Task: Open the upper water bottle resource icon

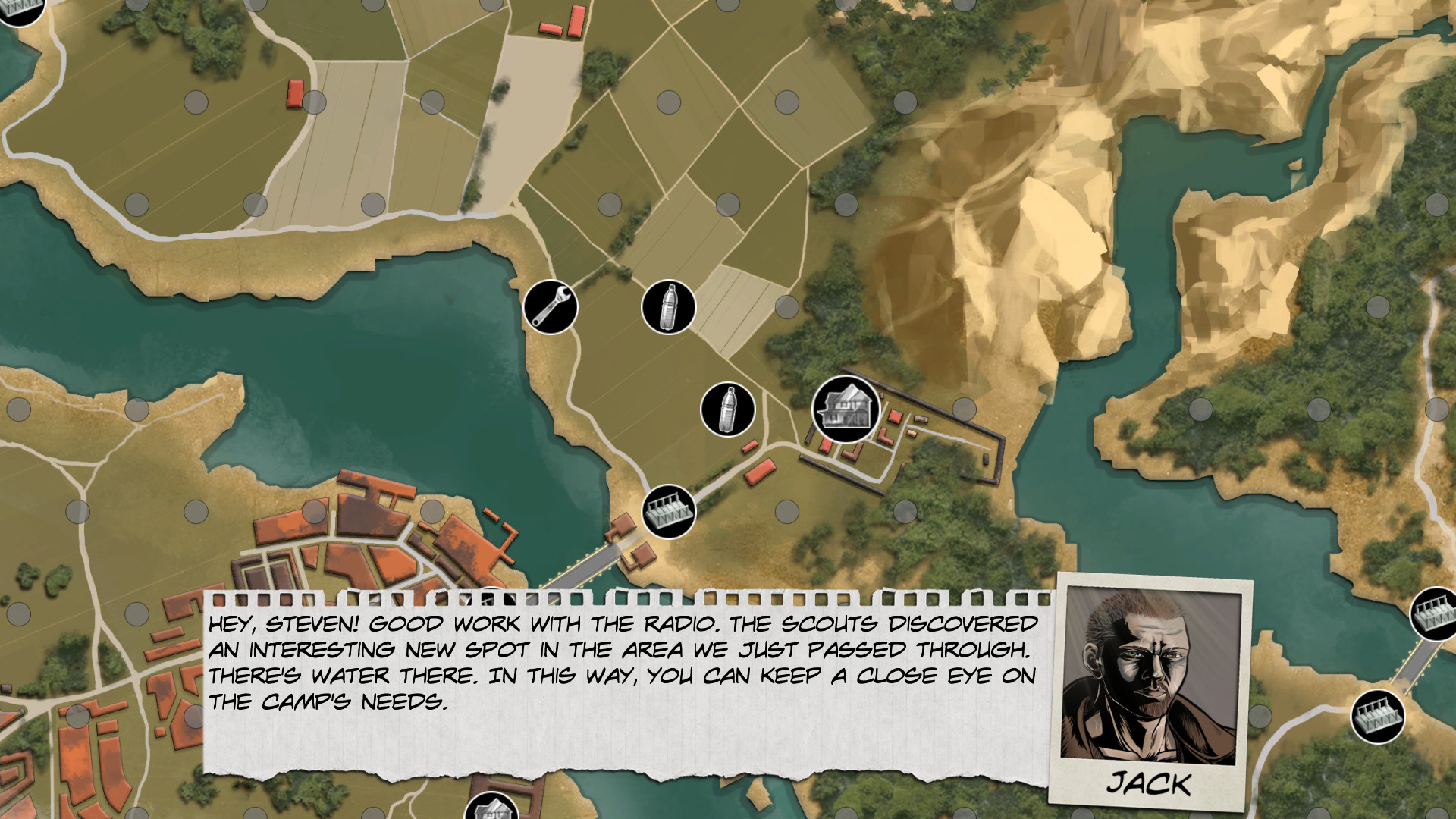Action: pyautogui.click(x=668, y=306)
